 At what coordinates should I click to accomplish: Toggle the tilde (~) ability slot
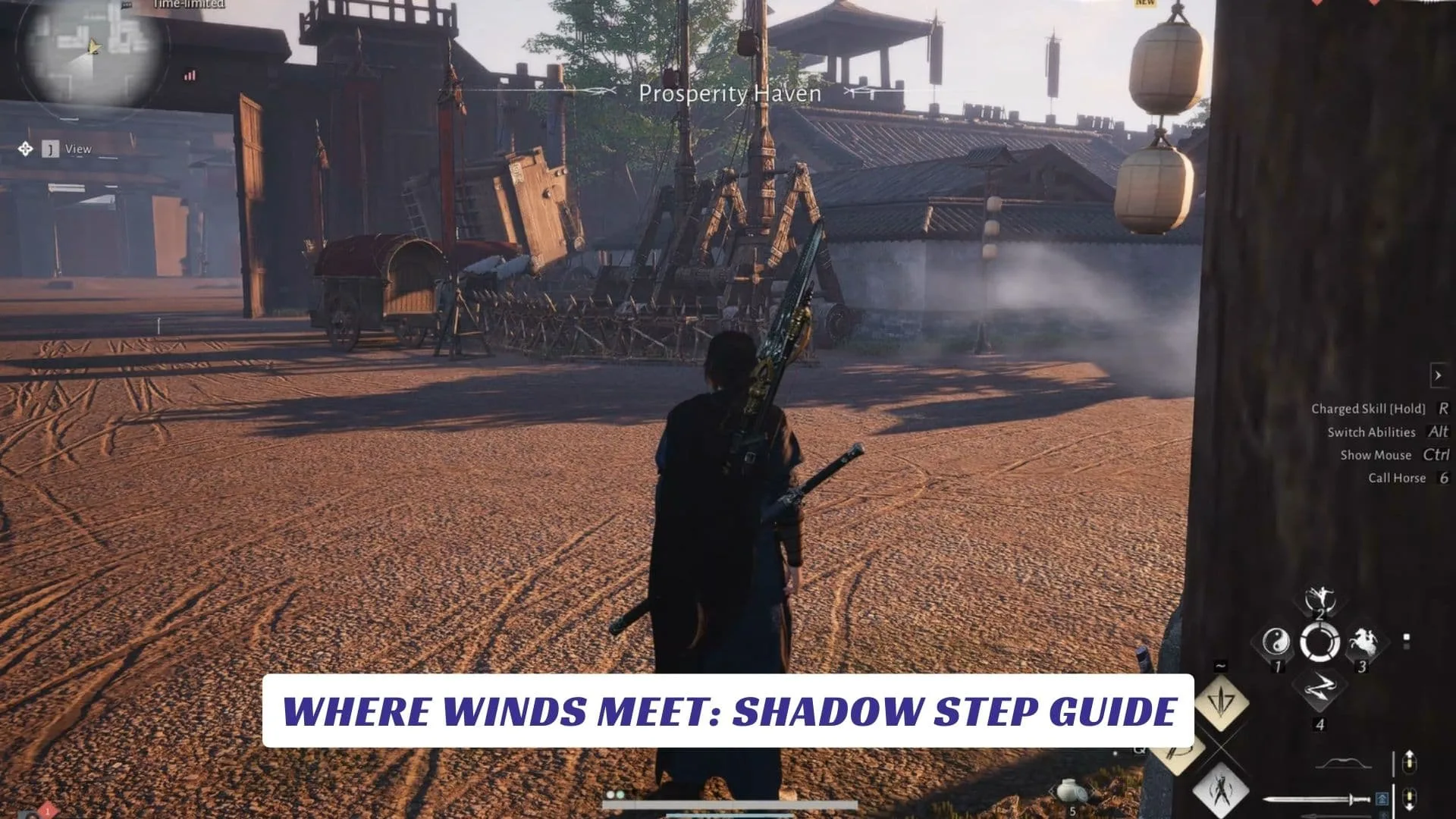(x=1220, y=665)
